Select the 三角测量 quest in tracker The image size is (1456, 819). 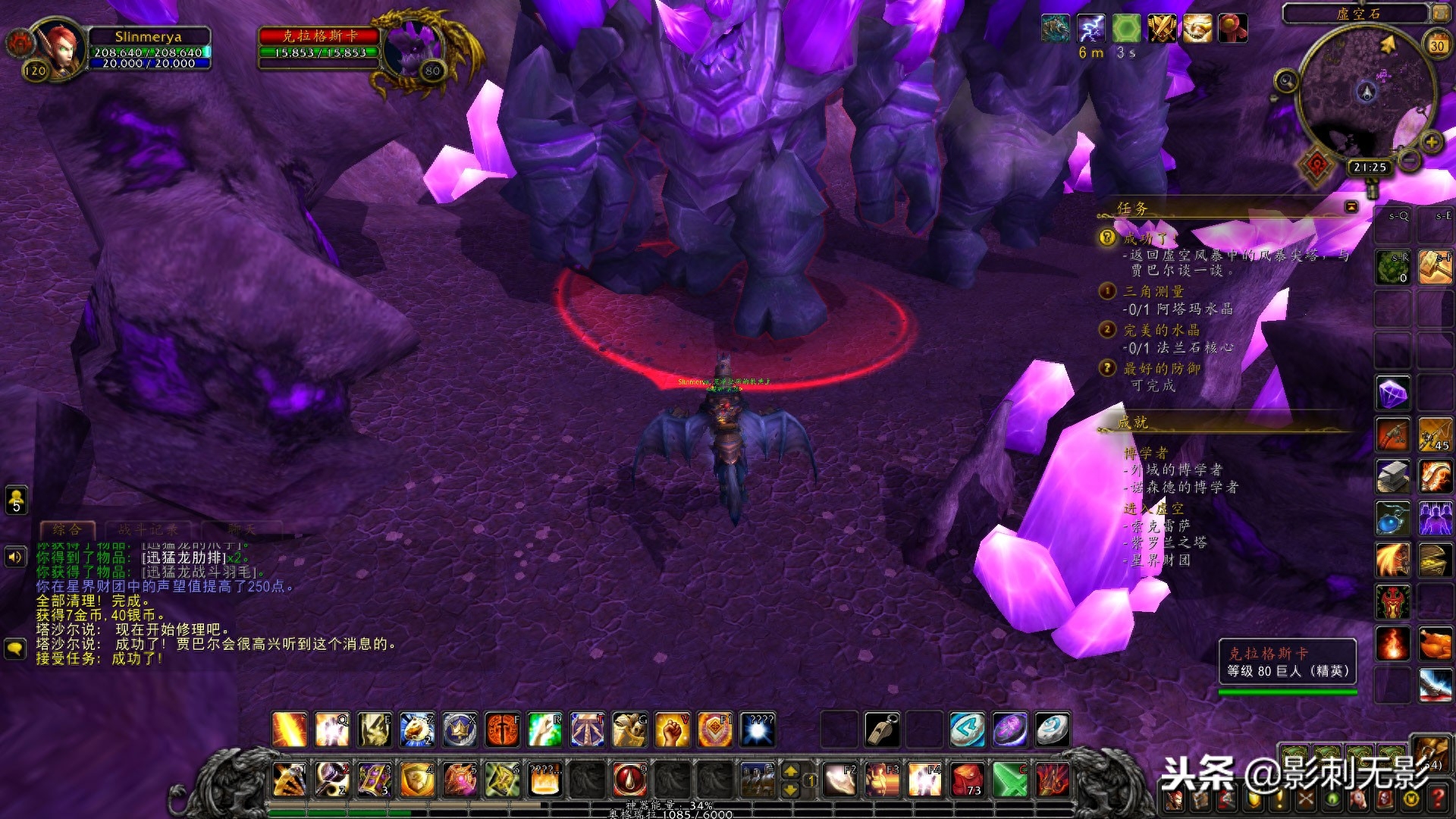point(1153,291)
